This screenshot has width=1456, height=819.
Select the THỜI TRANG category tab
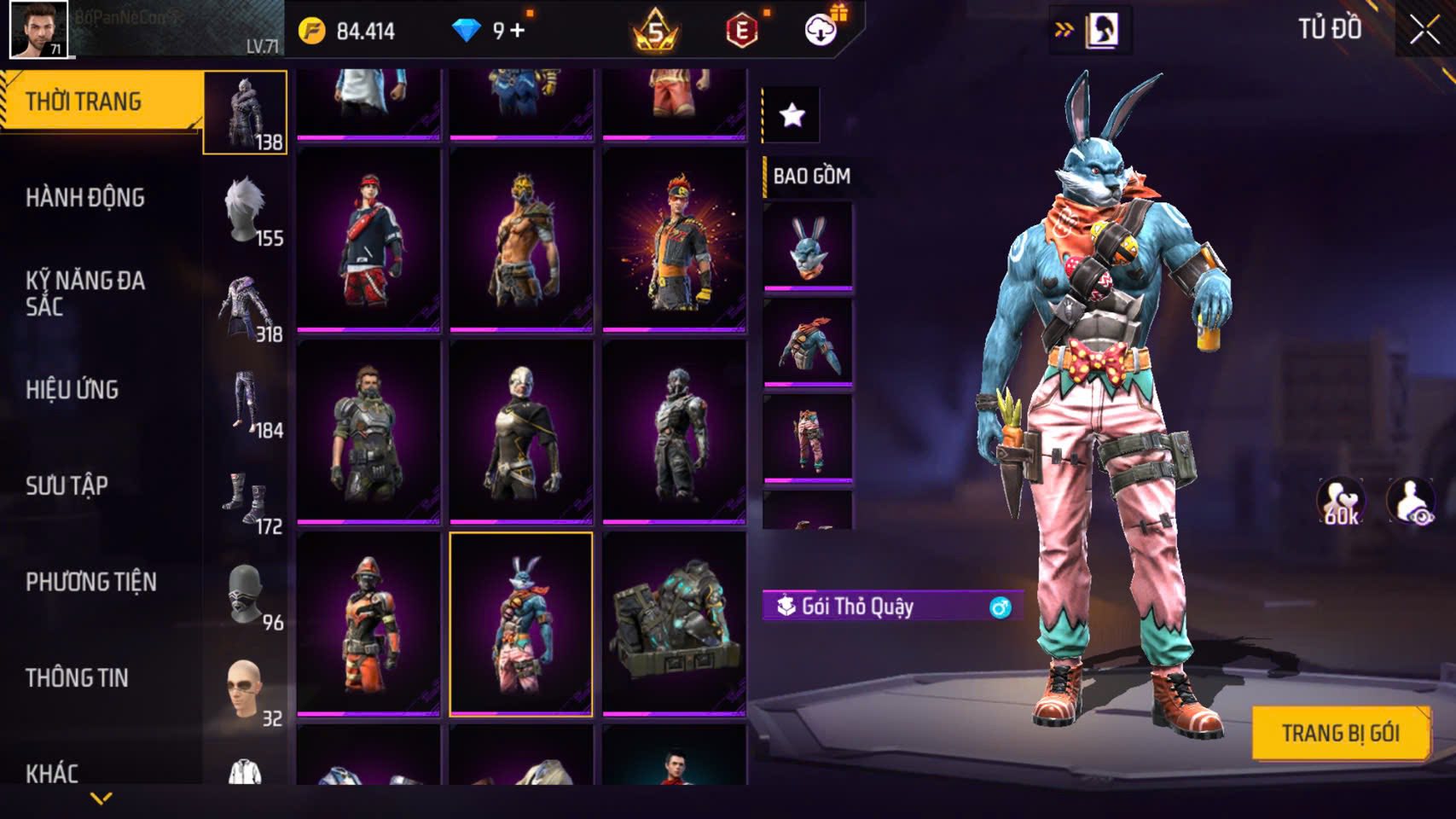click(84, 102)
